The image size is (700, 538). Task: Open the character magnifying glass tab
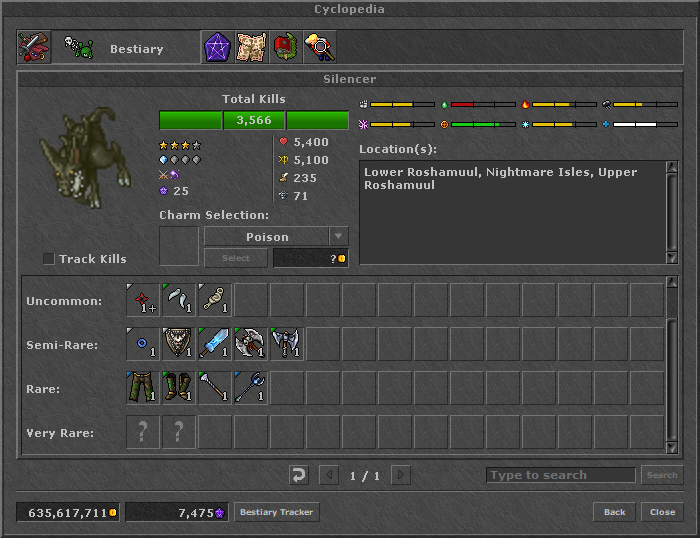319,48
